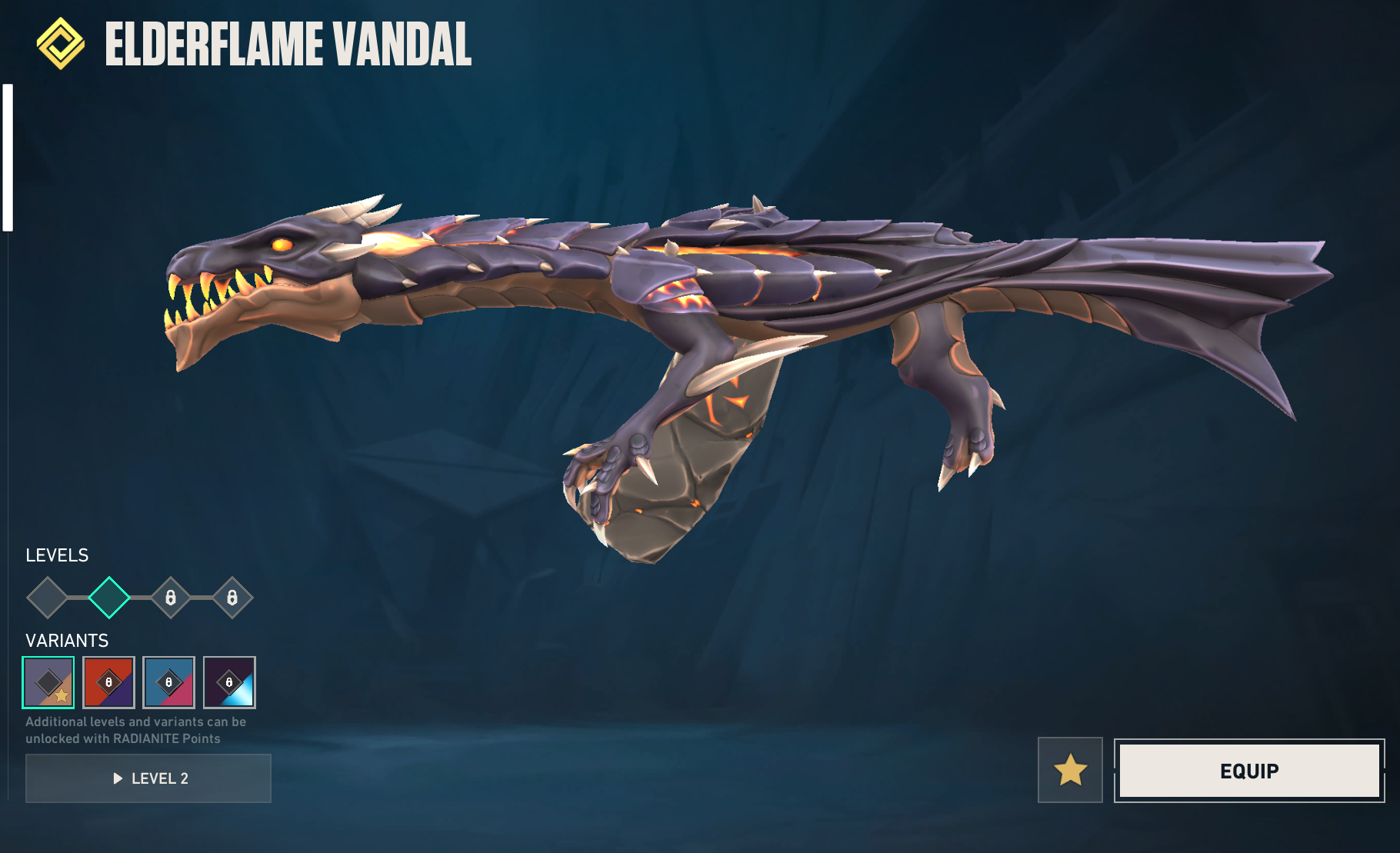1400x853 pixels.
Task: Select the first unlocked level diamond
Action: 47,598
